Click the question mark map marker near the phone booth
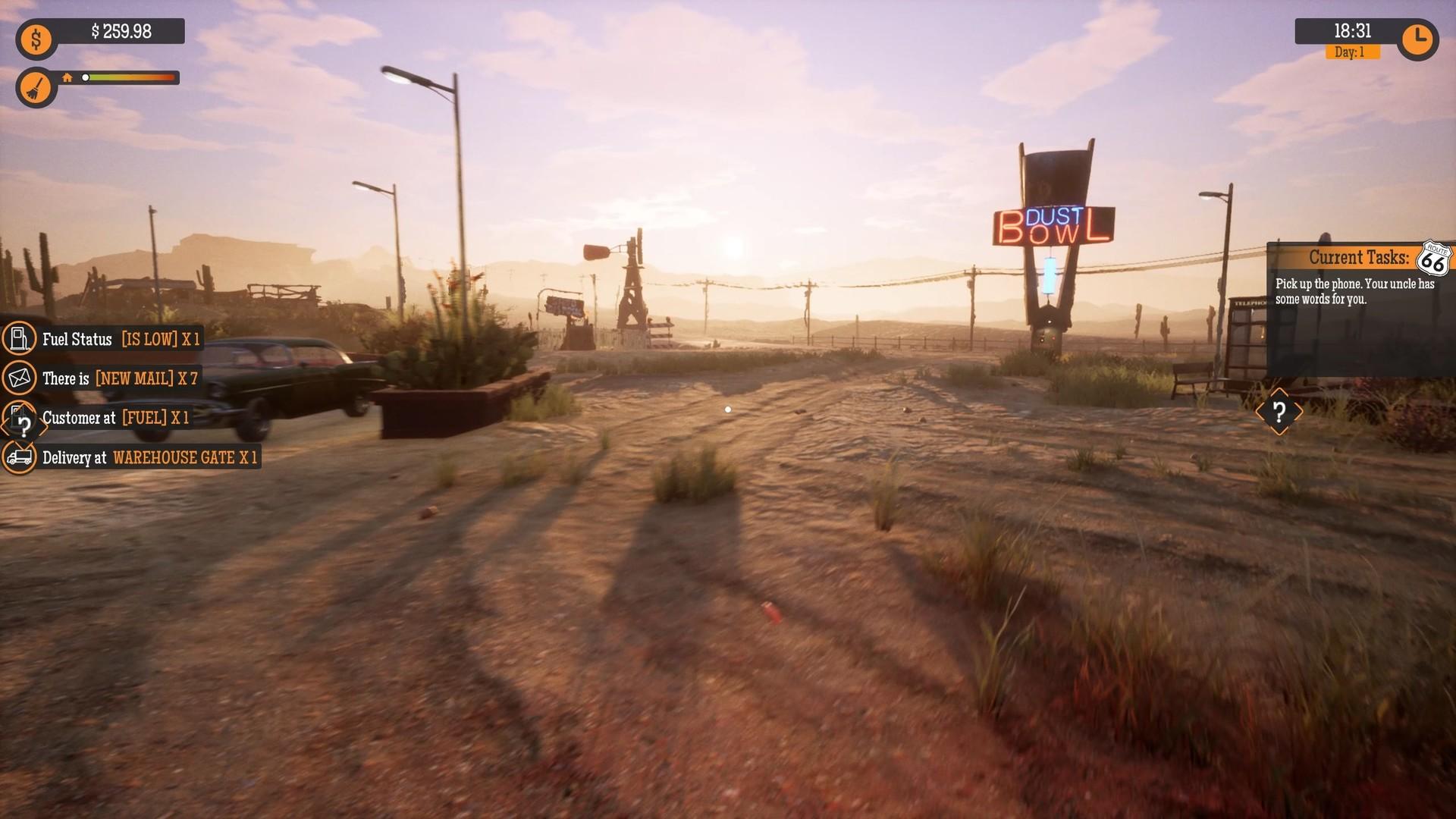 [1280, 413]
